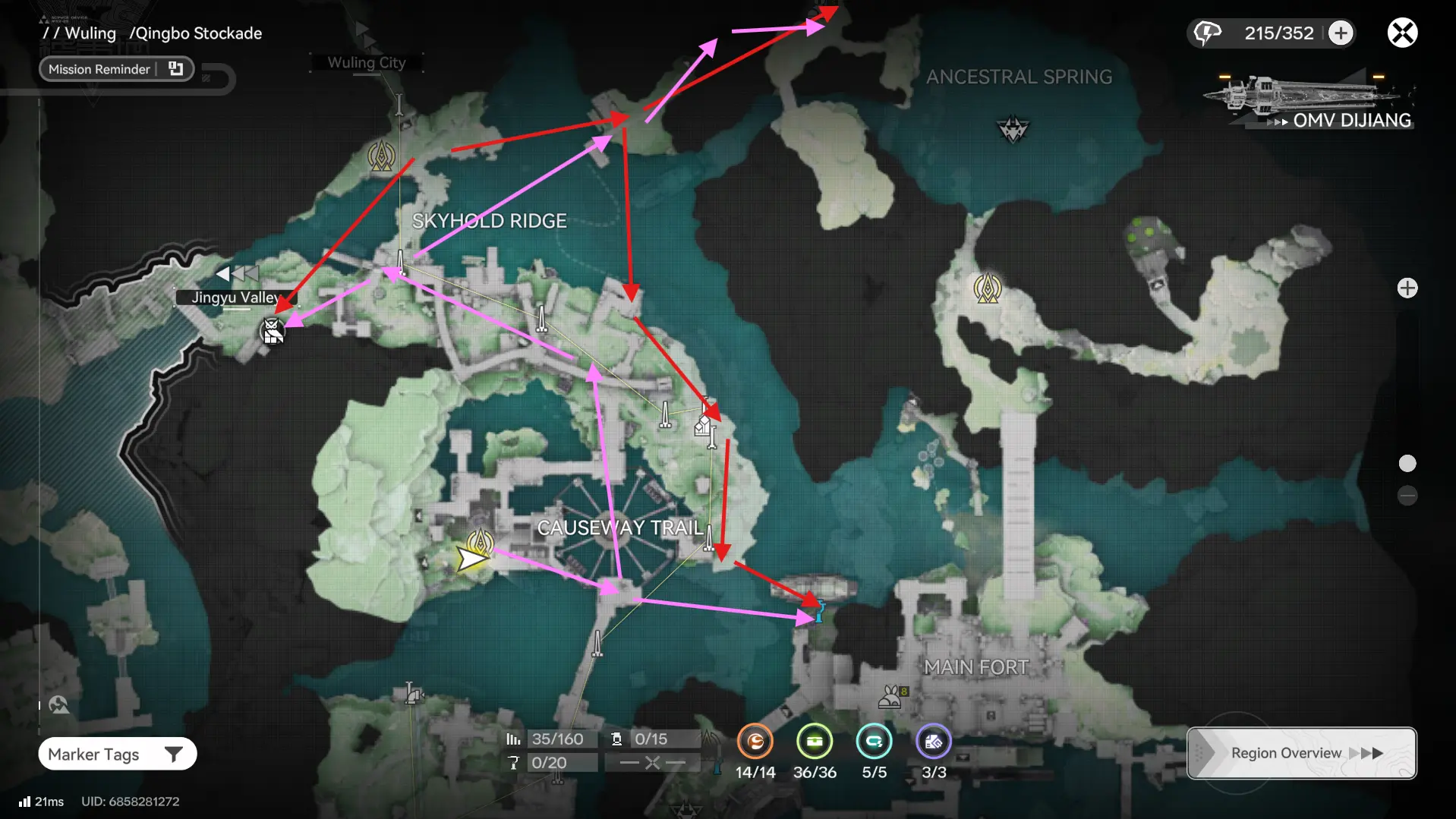Open the Region Overview panel

[x=1301, y=753]
